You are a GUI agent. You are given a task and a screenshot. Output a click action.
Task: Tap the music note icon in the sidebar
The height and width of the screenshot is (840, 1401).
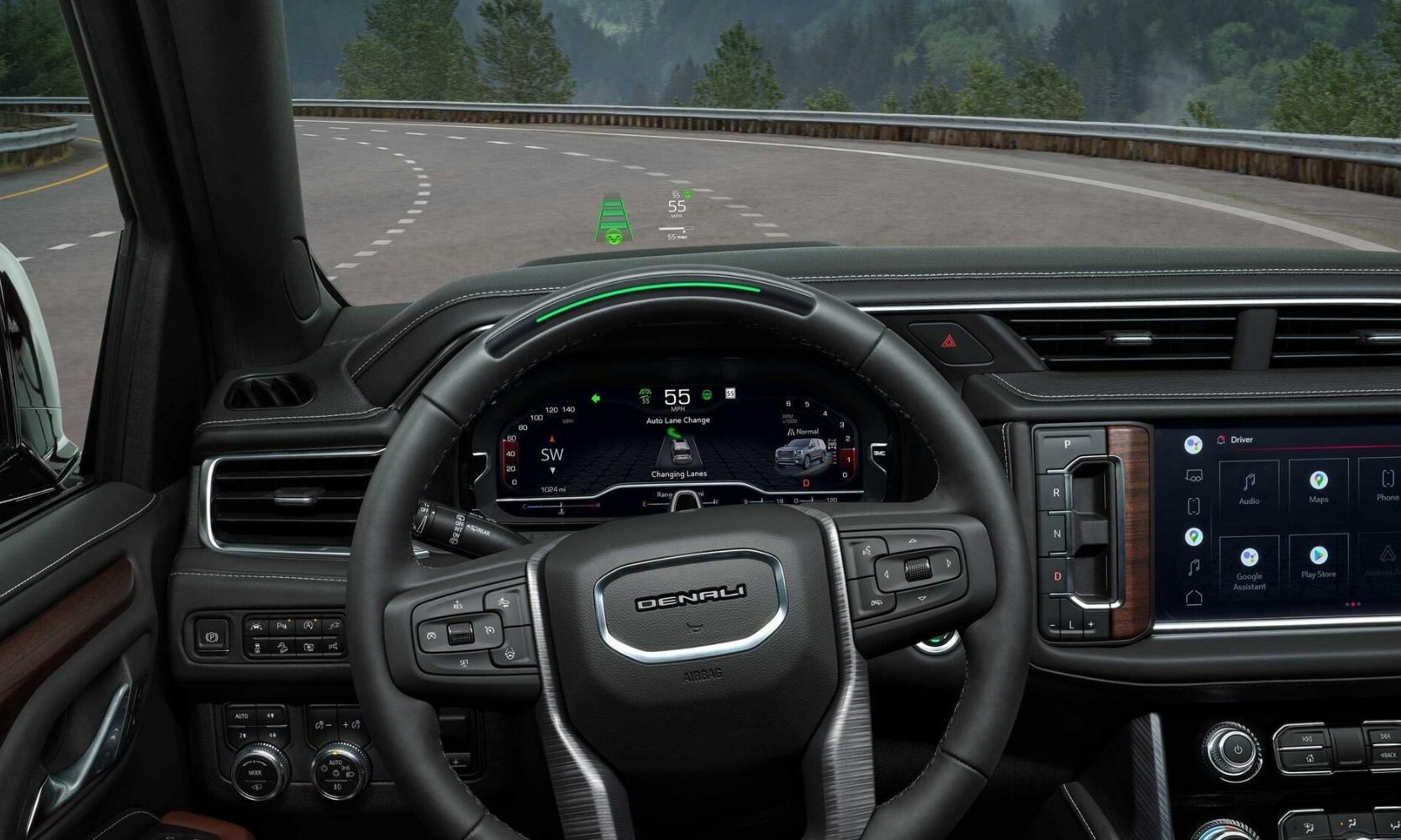click(1194, 564)
